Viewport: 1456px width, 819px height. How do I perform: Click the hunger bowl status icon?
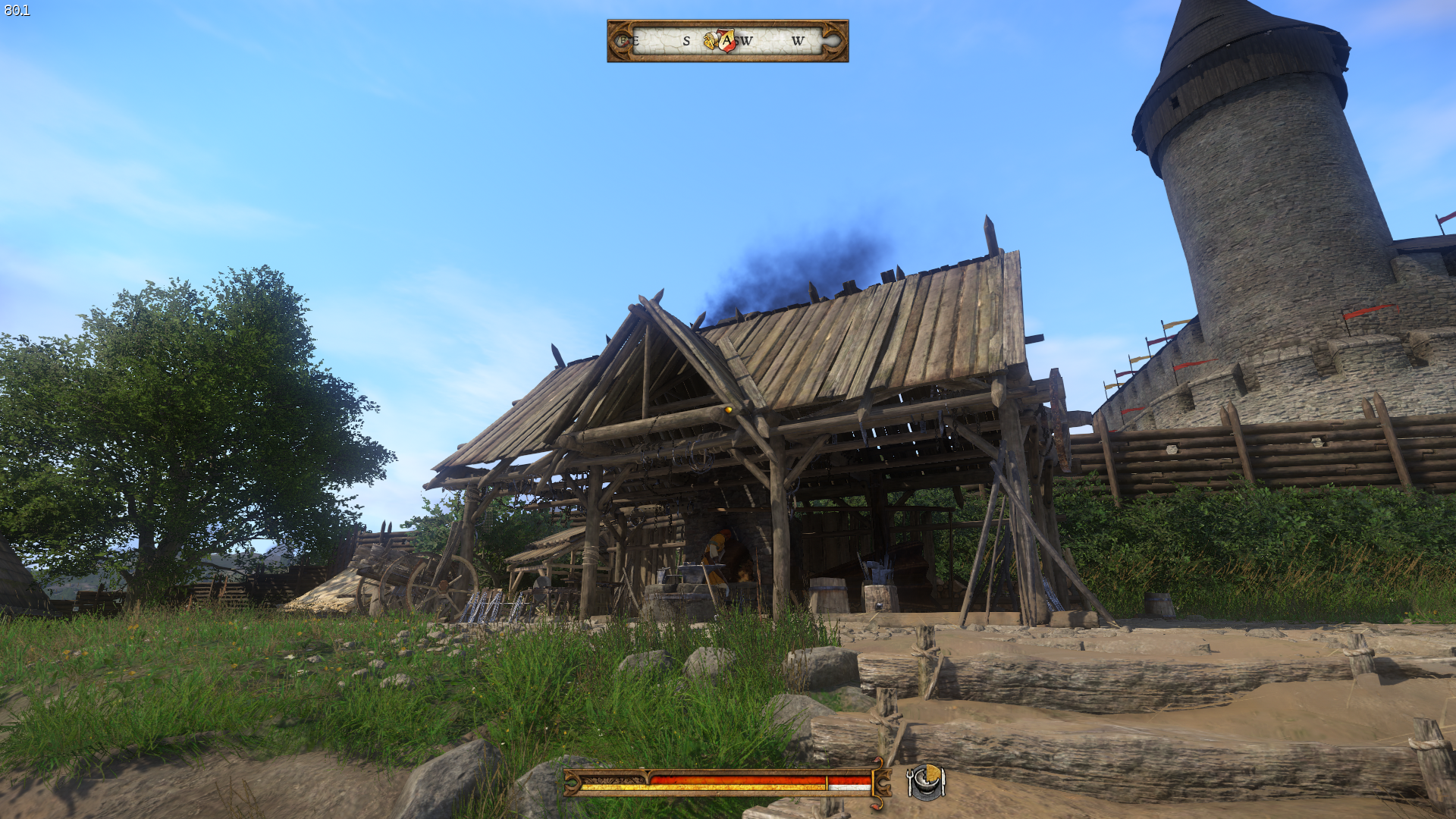click(x=925, y=782)
